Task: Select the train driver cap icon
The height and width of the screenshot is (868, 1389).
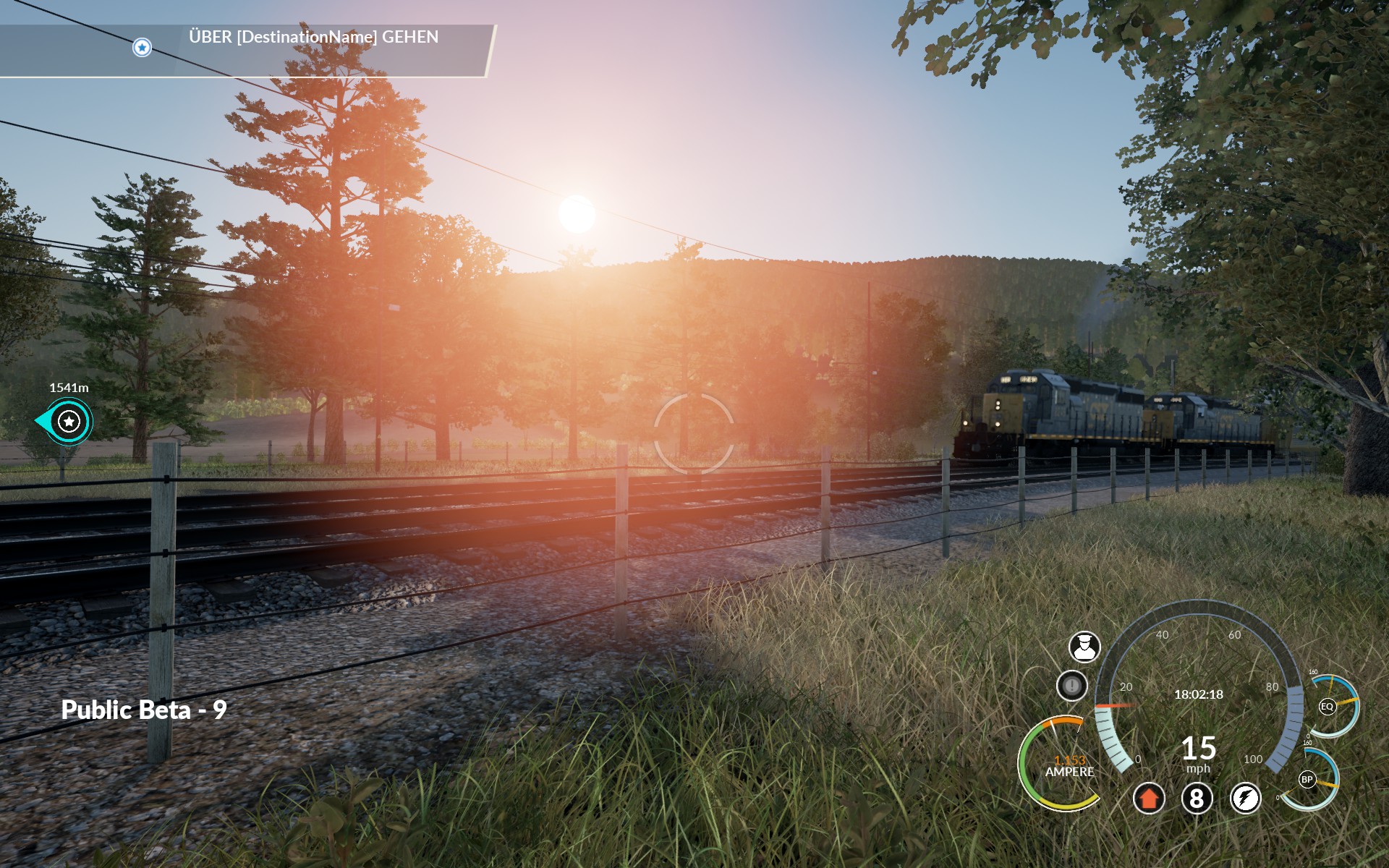Action: pyautogui.click(x=1084, y=647)
